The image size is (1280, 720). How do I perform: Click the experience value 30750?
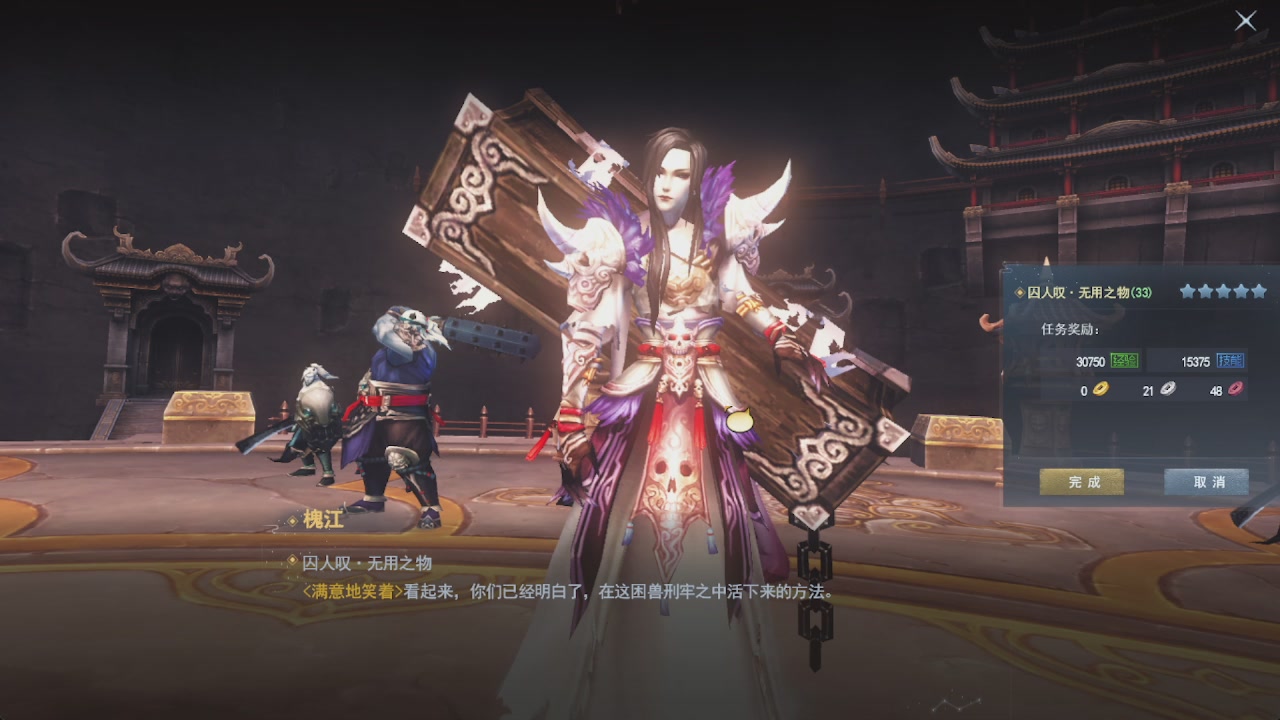click(1090, 362)
